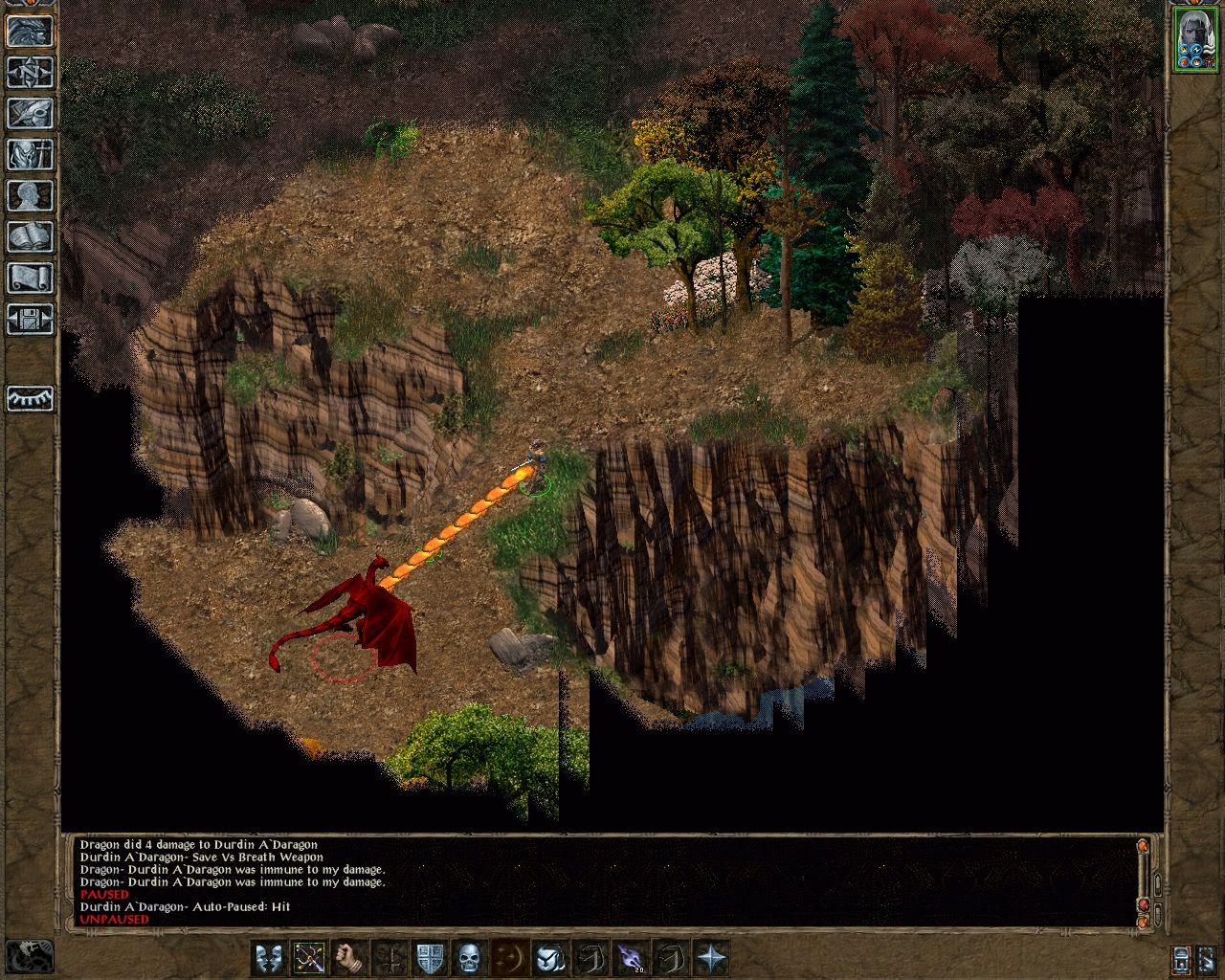
Task: View Durdin's character record sheet
Action: click(x=29, y=196)
